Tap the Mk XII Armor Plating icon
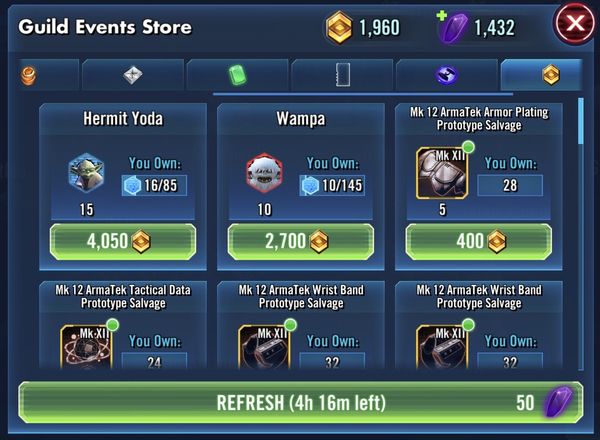600x440 pixels. tap(441, 172)
